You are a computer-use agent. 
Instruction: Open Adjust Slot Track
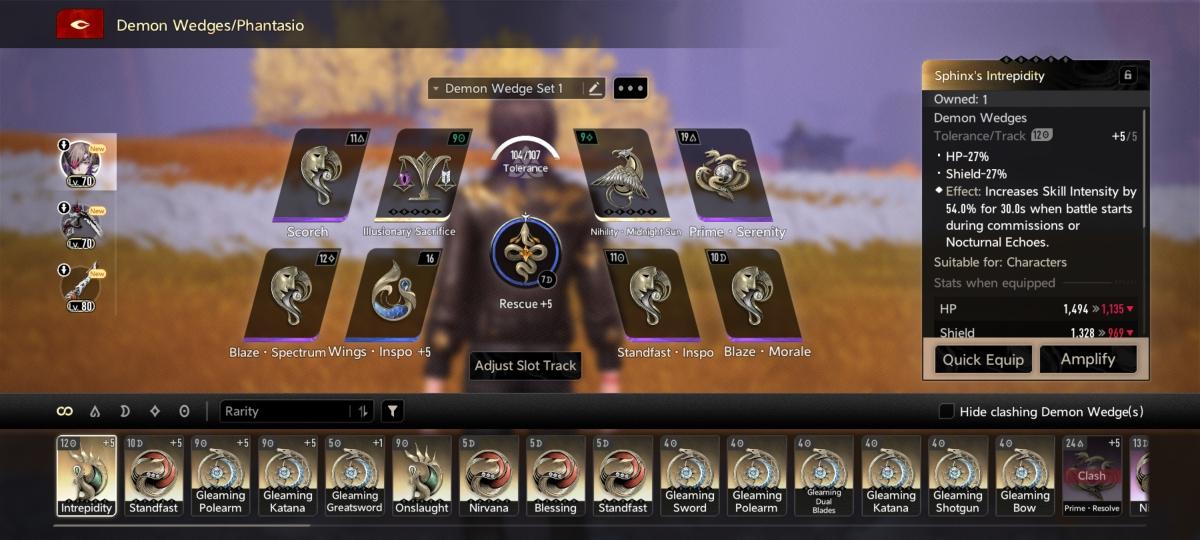(525, 366)
